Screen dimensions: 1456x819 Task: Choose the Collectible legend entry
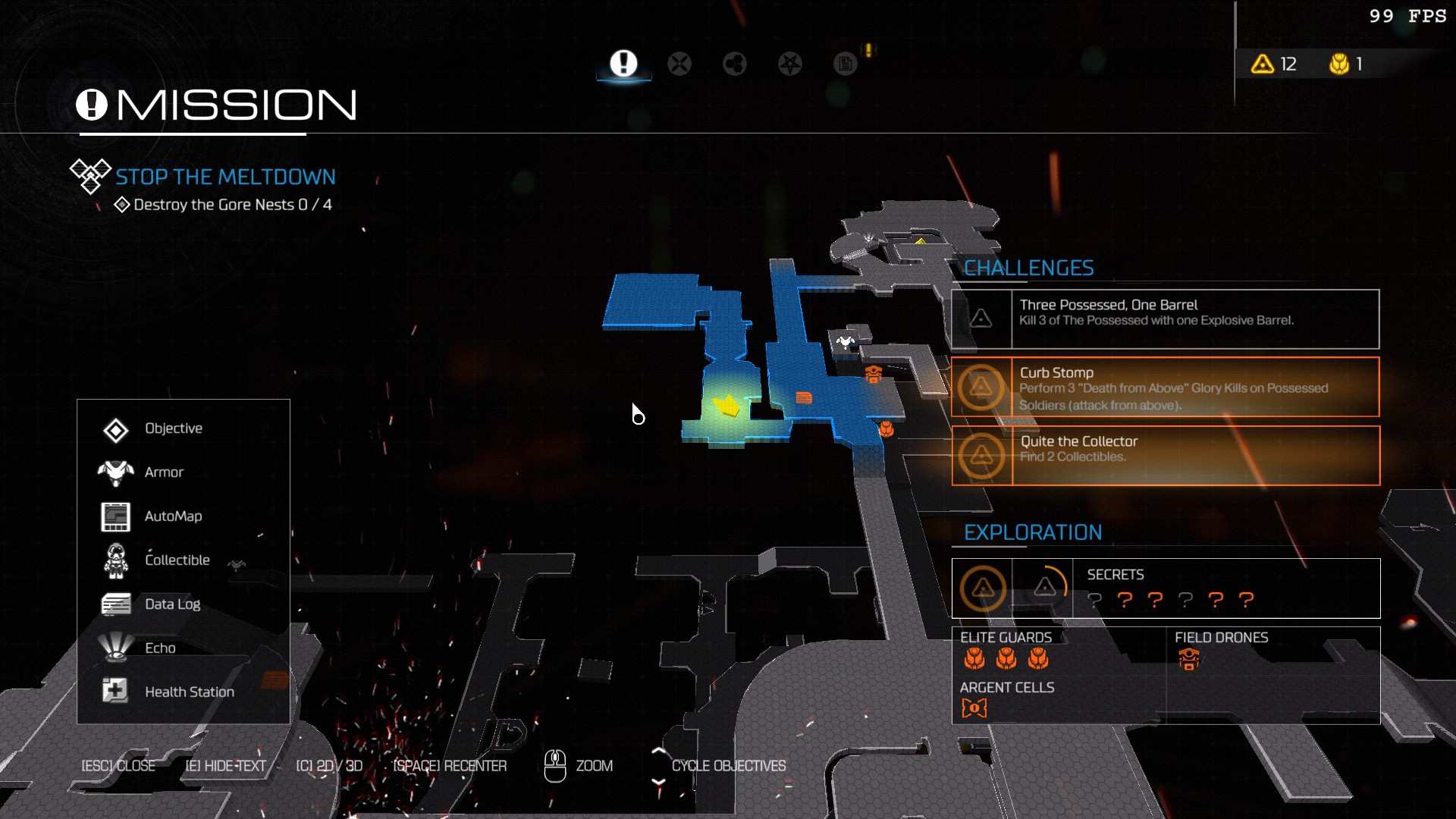(x=177, y=561)
